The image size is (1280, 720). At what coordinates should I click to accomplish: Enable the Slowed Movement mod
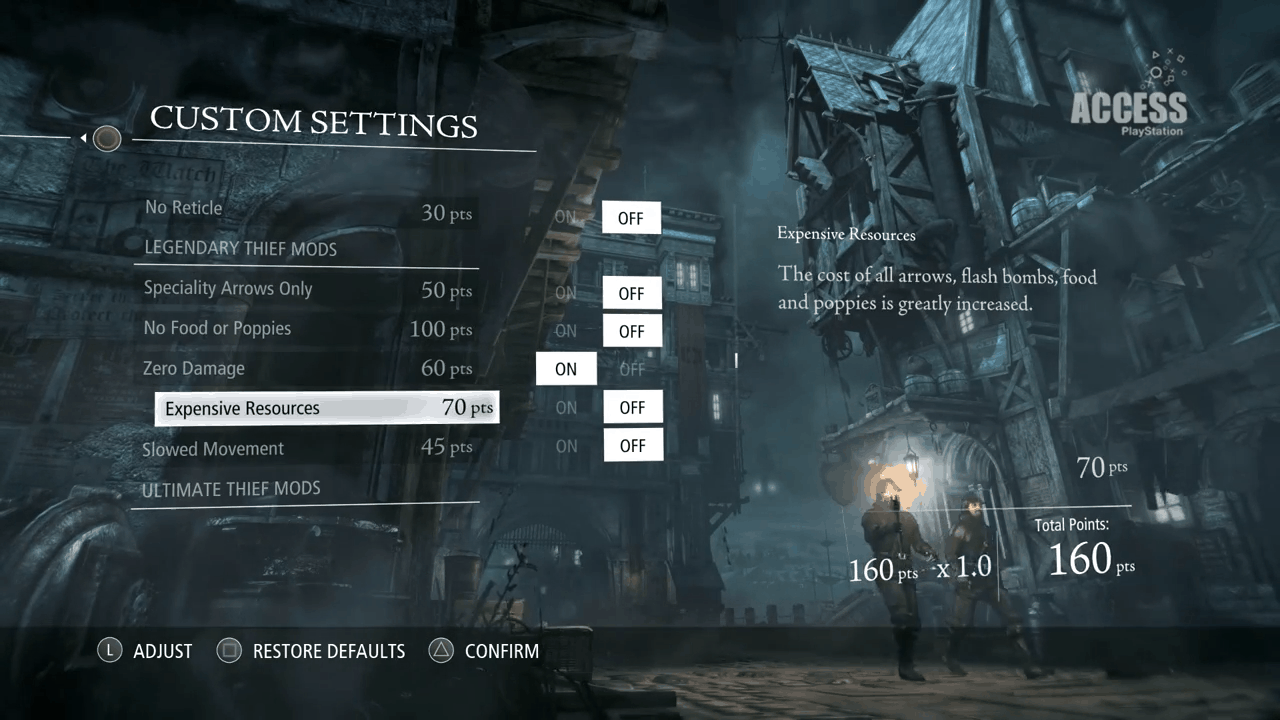coord(566,446)
